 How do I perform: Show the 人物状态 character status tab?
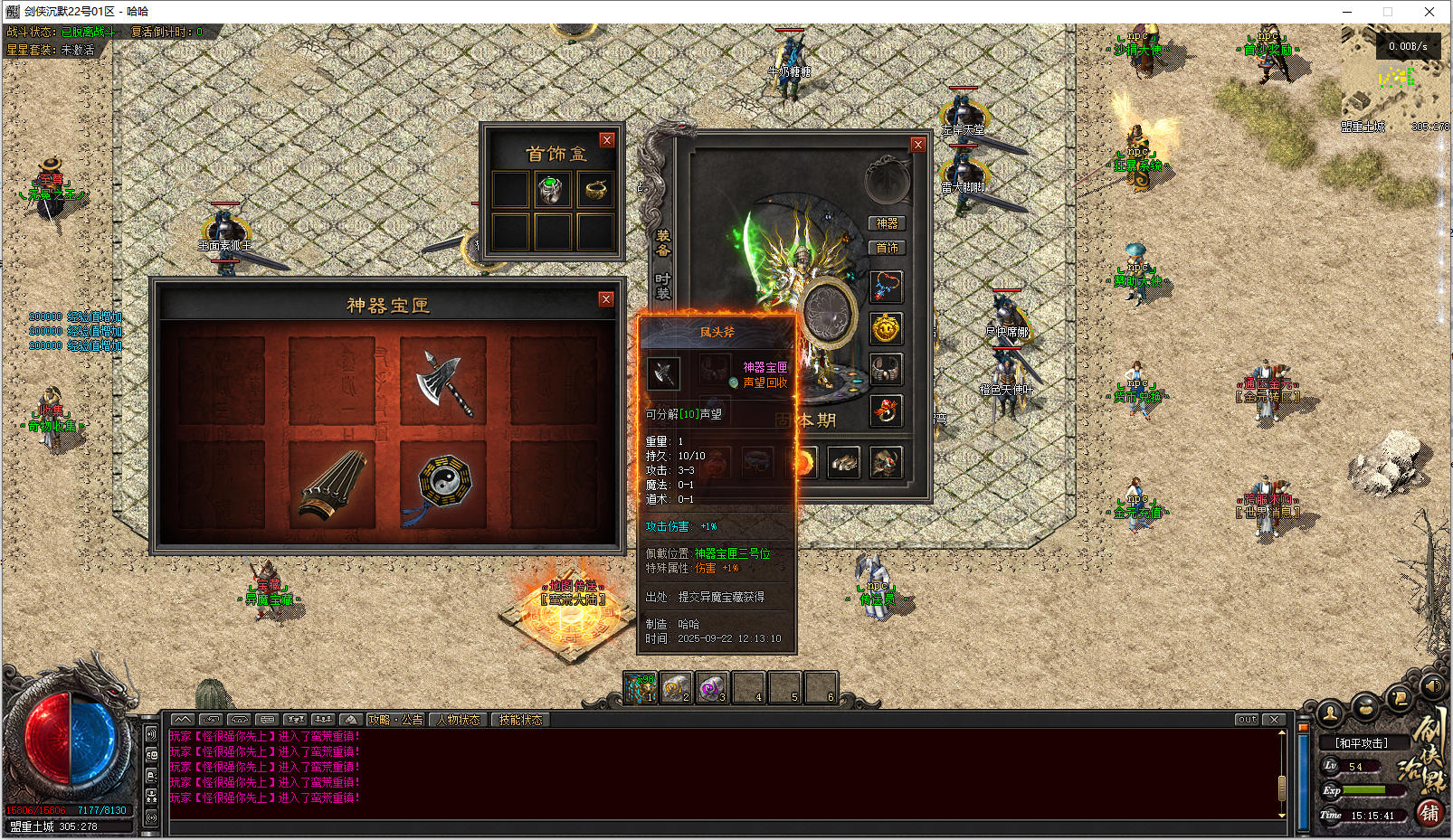pos(459,720)
